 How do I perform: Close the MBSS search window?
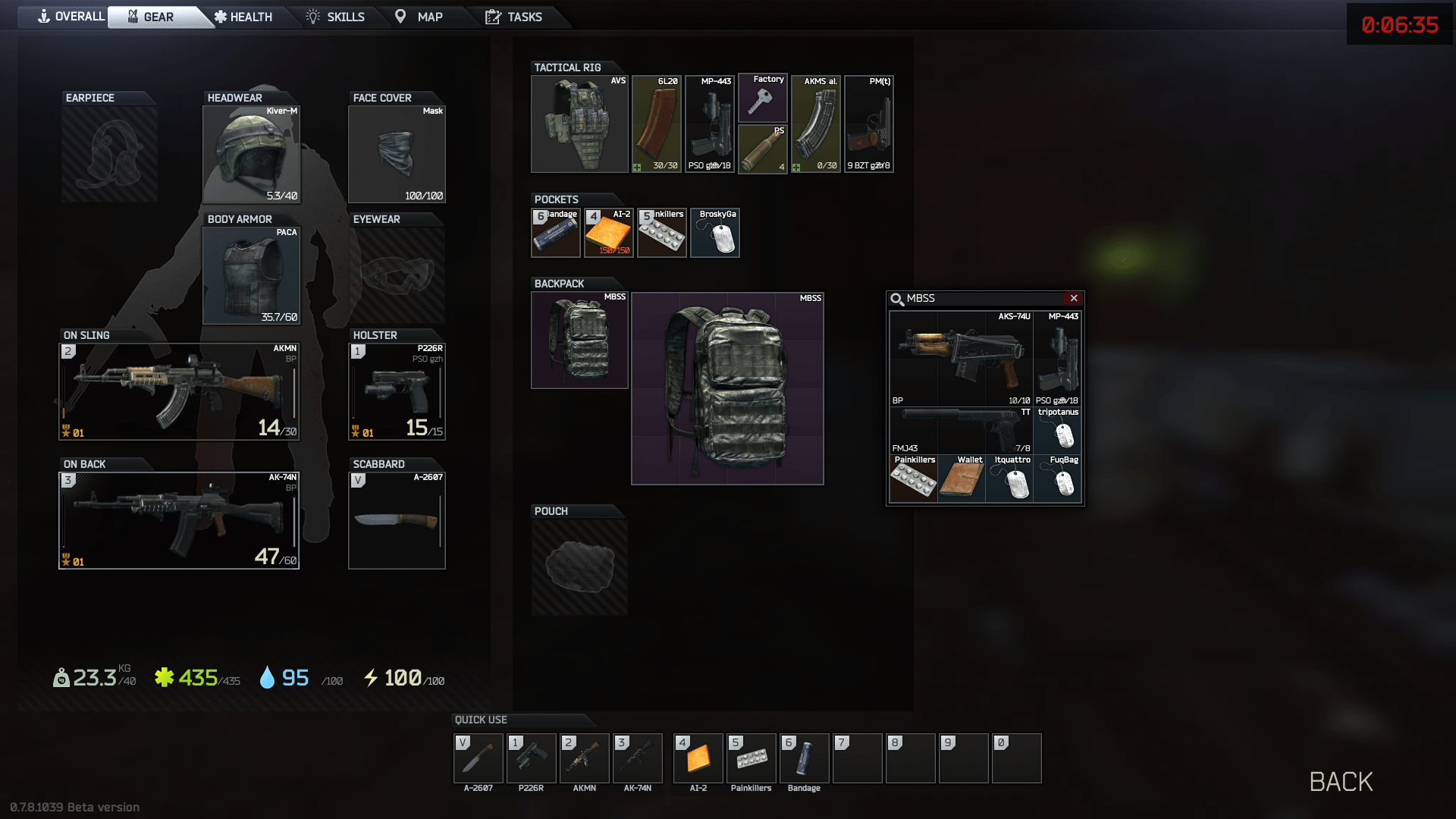pos(1075,298)
